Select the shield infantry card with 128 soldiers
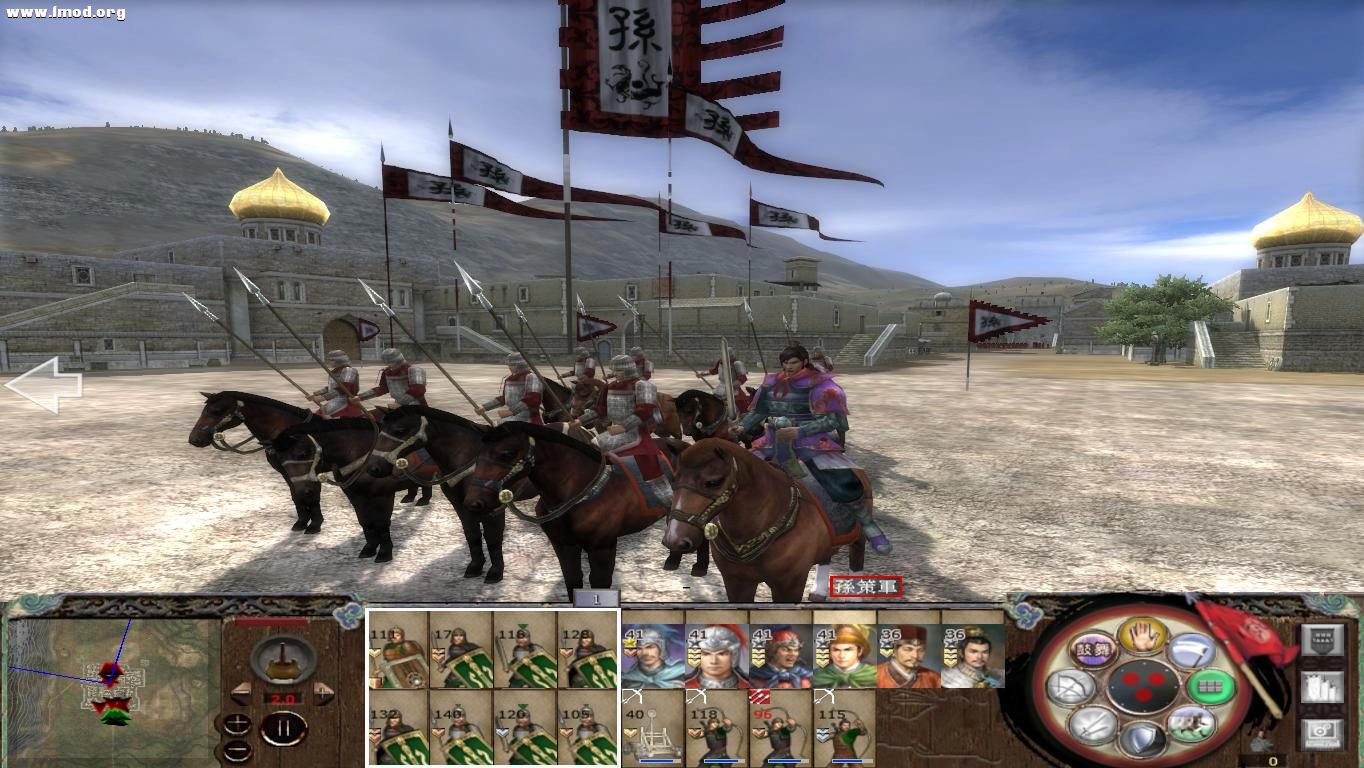This screenshot has height=768, width=1364. (x=587, y=649)
